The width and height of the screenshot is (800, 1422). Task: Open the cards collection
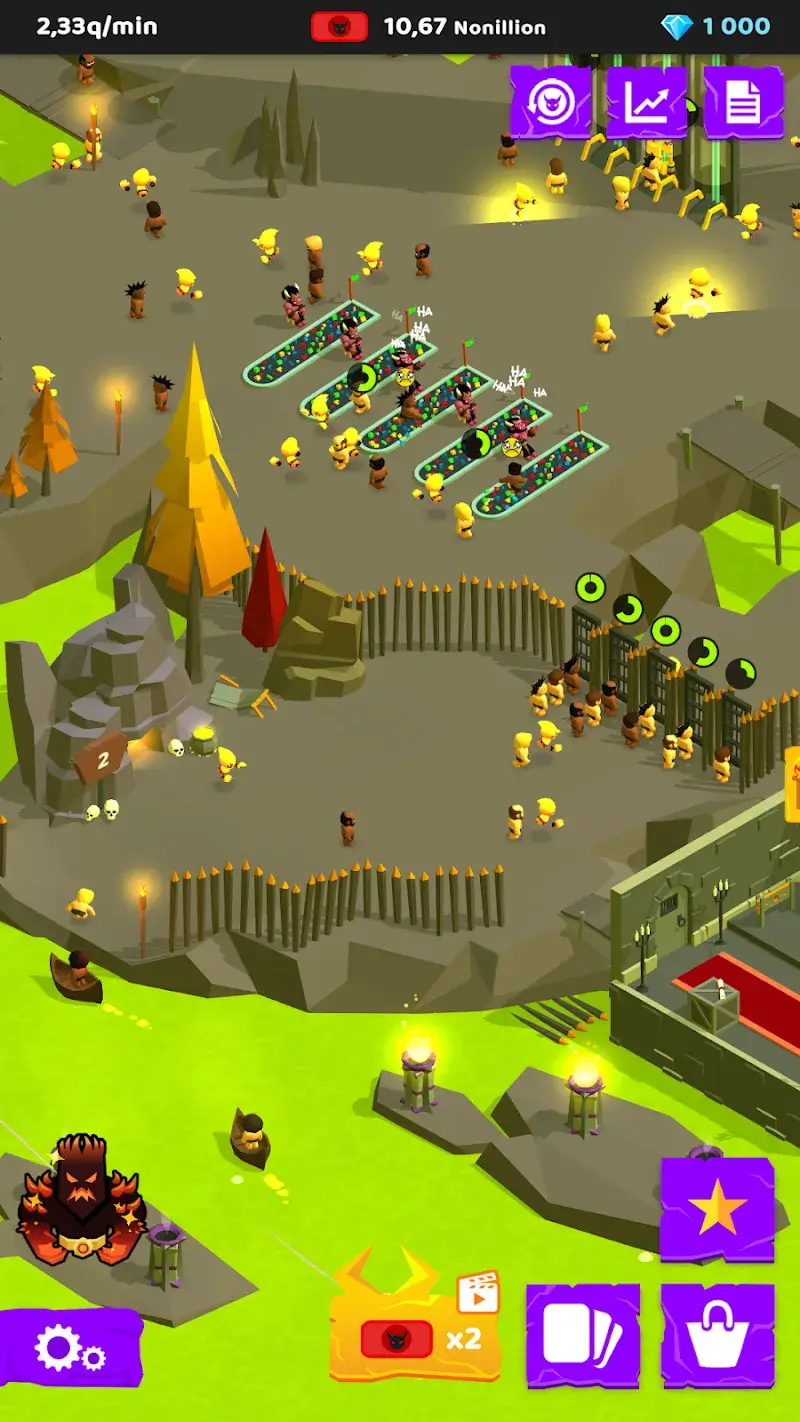tap(583, 1335)
